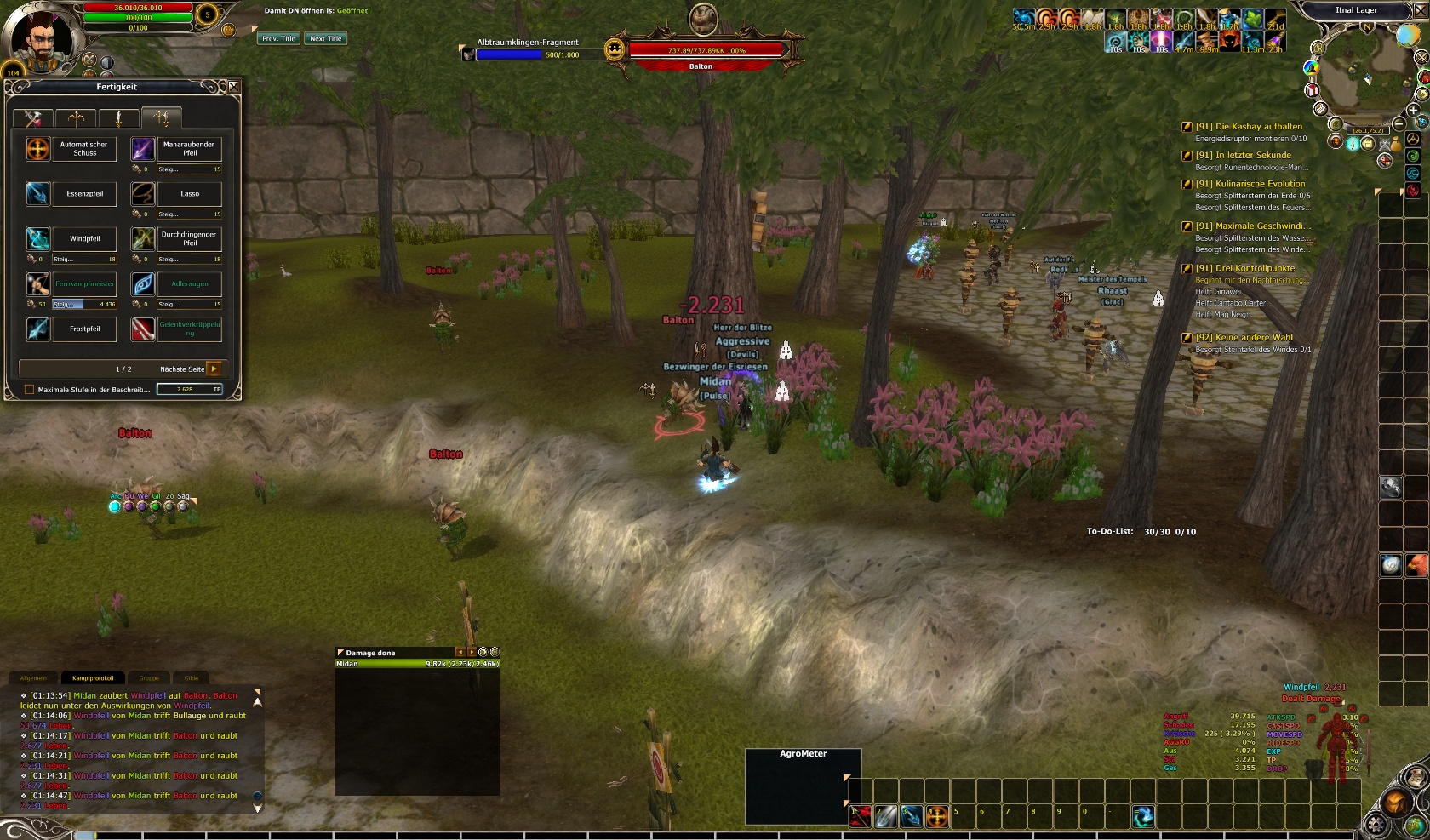The image size is (1430, 840).
Task: Click the Next Title button
Action: [x=325, y=38]
